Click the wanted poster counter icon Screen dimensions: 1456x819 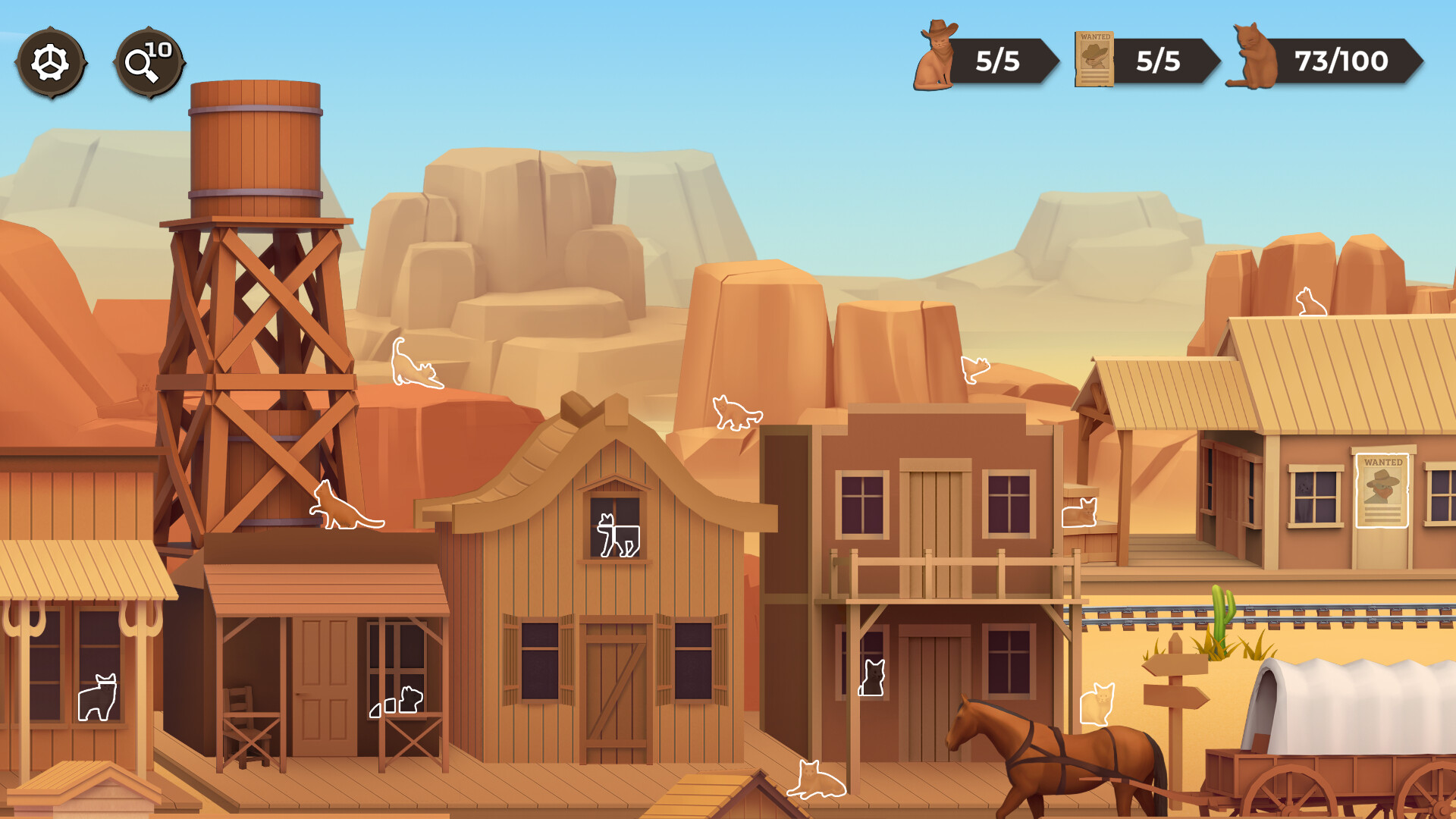[x=1094, y=57]
